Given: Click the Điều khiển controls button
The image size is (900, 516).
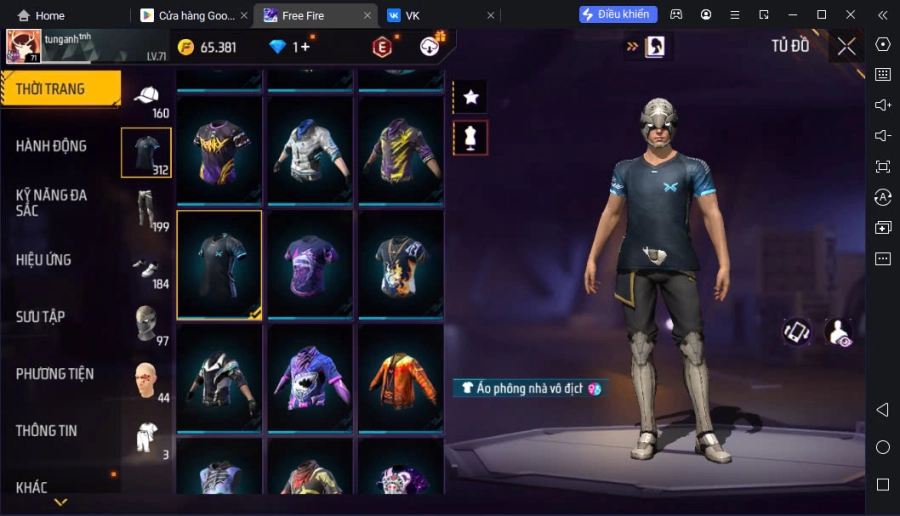Looking at the screenshot, I should 618,14.
